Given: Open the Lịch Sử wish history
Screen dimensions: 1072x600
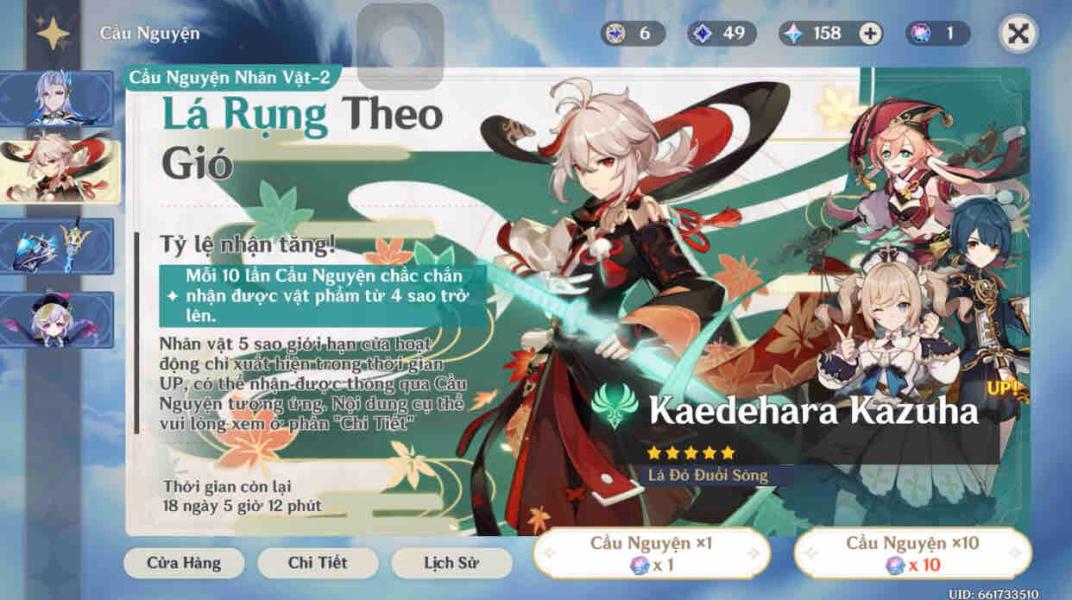Looking at the screenshot, I should [x=452, y=563].
